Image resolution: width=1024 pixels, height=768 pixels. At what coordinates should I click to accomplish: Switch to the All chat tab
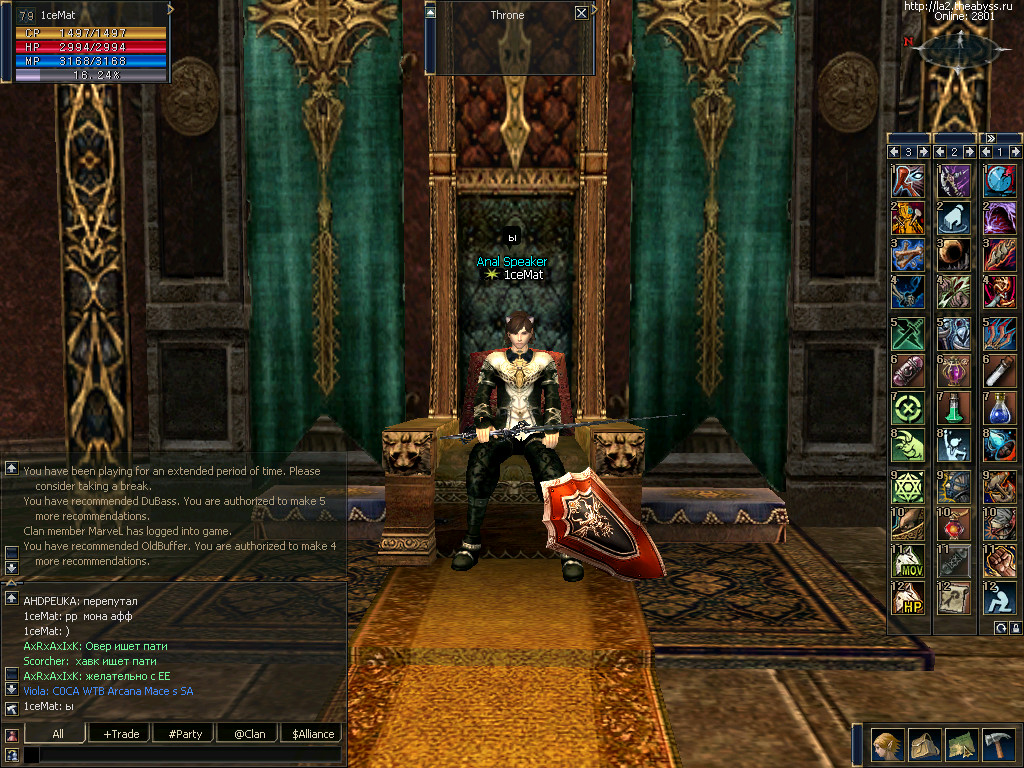(x=57, y=734)
